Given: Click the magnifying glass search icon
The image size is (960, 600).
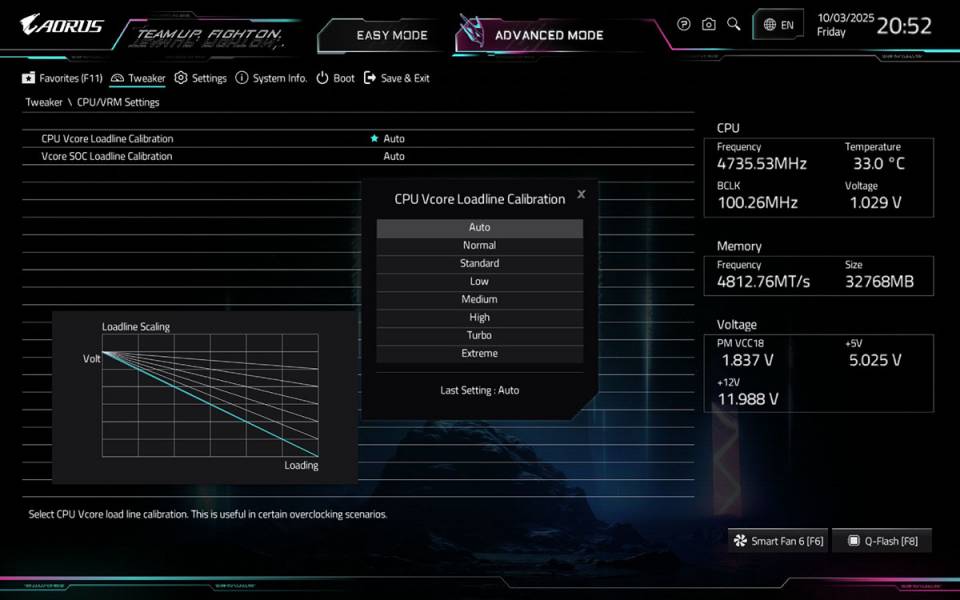Looking at the screenshot, I should tap(734, 24).
